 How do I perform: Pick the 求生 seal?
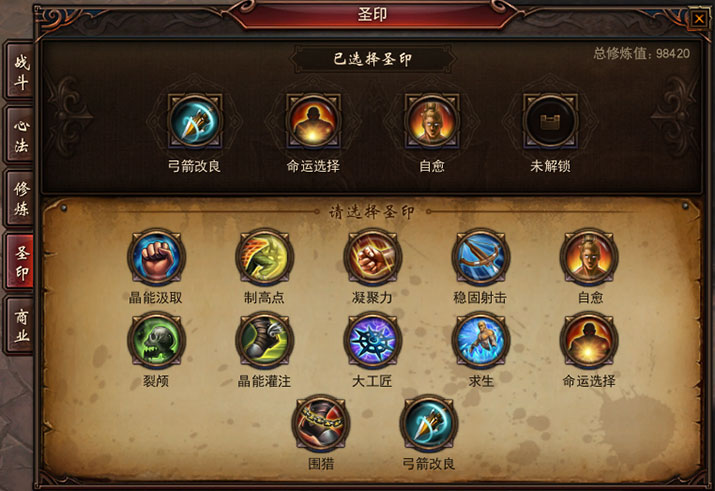click(x=480, y=340)
